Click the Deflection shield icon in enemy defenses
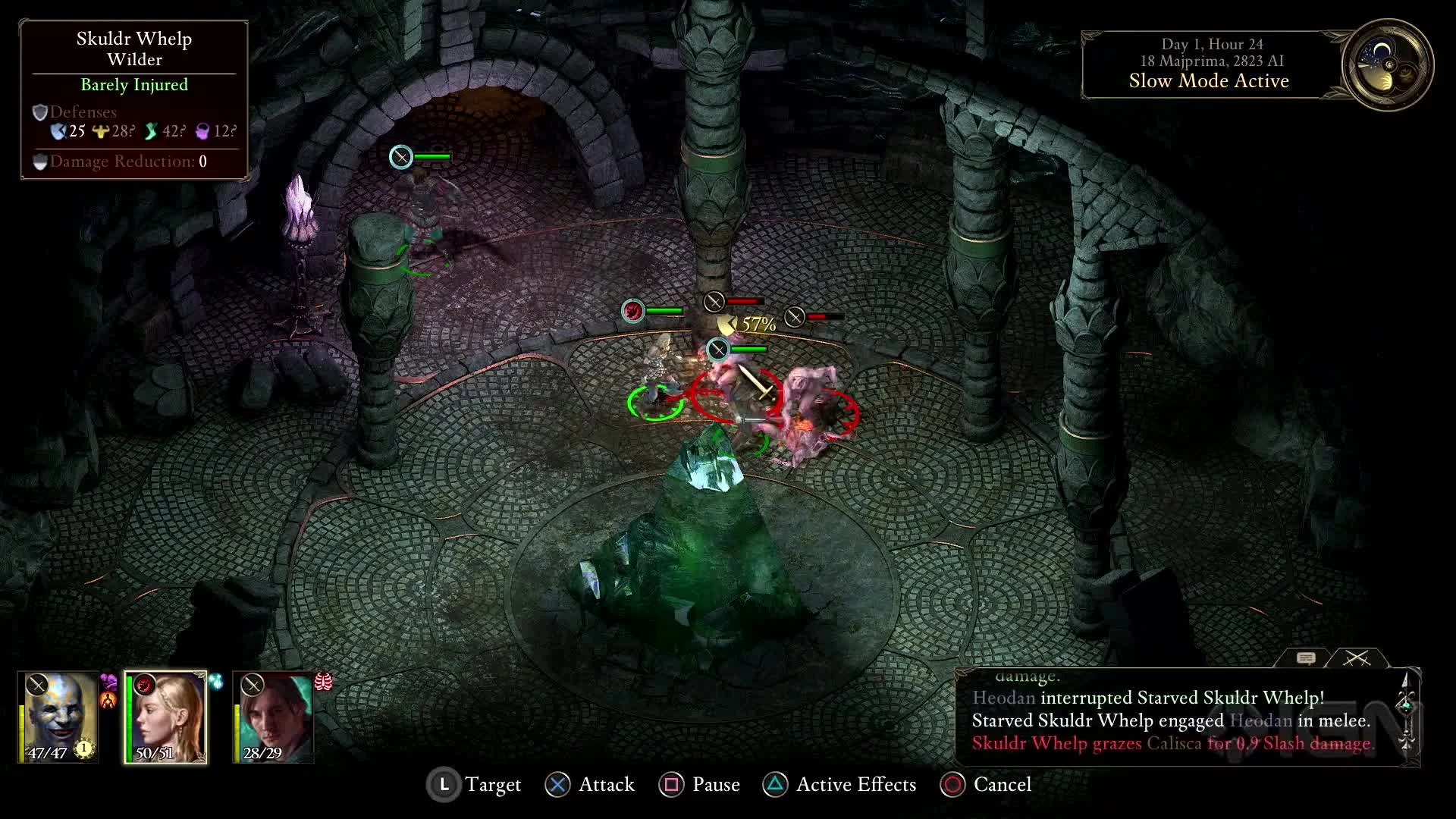Screen dimensions: 1456x819 [58, 132]
